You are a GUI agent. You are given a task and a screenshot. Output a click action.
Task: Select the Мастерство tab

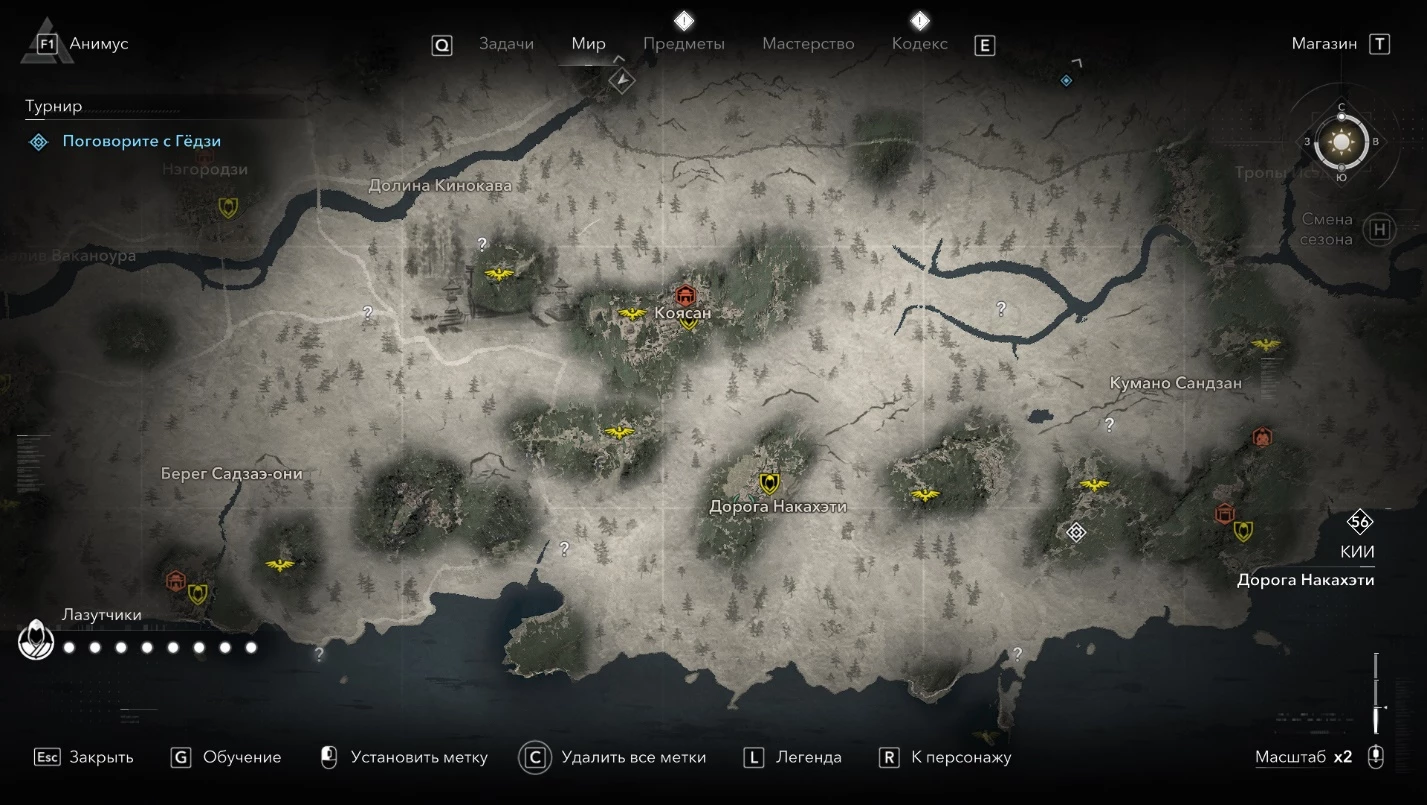pyautogui.click(x=808, y=44)
